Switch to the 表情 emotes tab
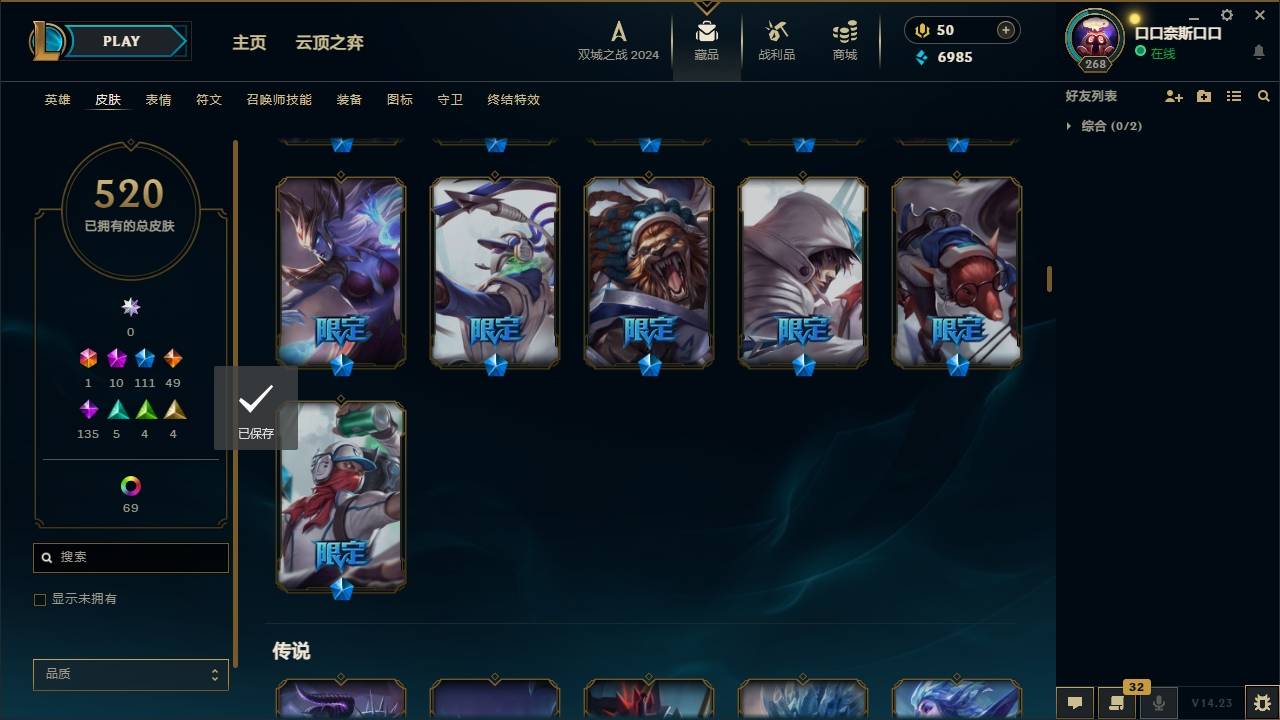 coord(158,100)
